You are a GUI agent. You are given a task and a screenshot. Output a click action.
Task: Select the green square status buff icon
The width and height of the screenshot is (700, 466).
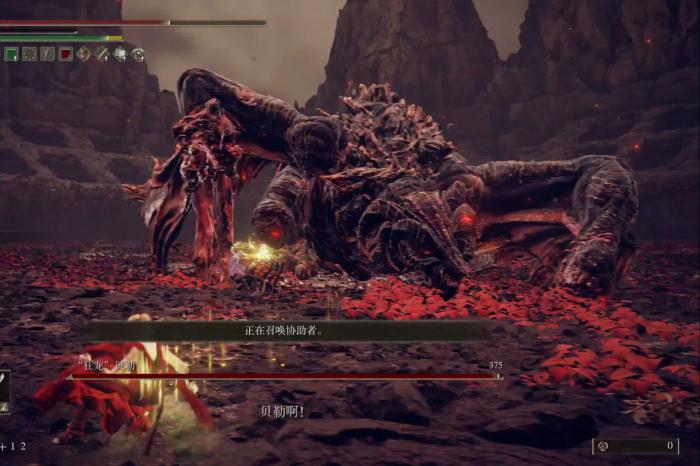tap(11, 54)
